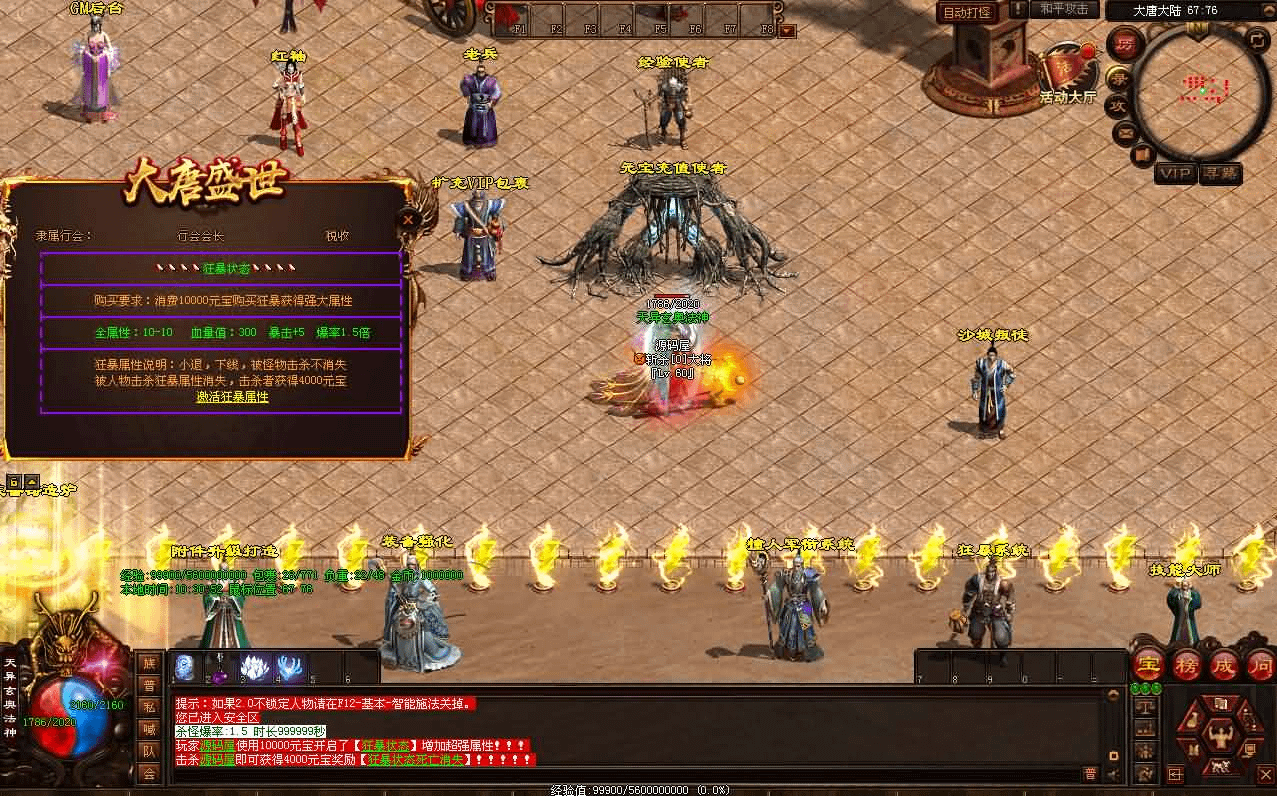Switch the 和平攻击 attack mode
This screenshot has height=796, width=1277.
click(1063, 9)
